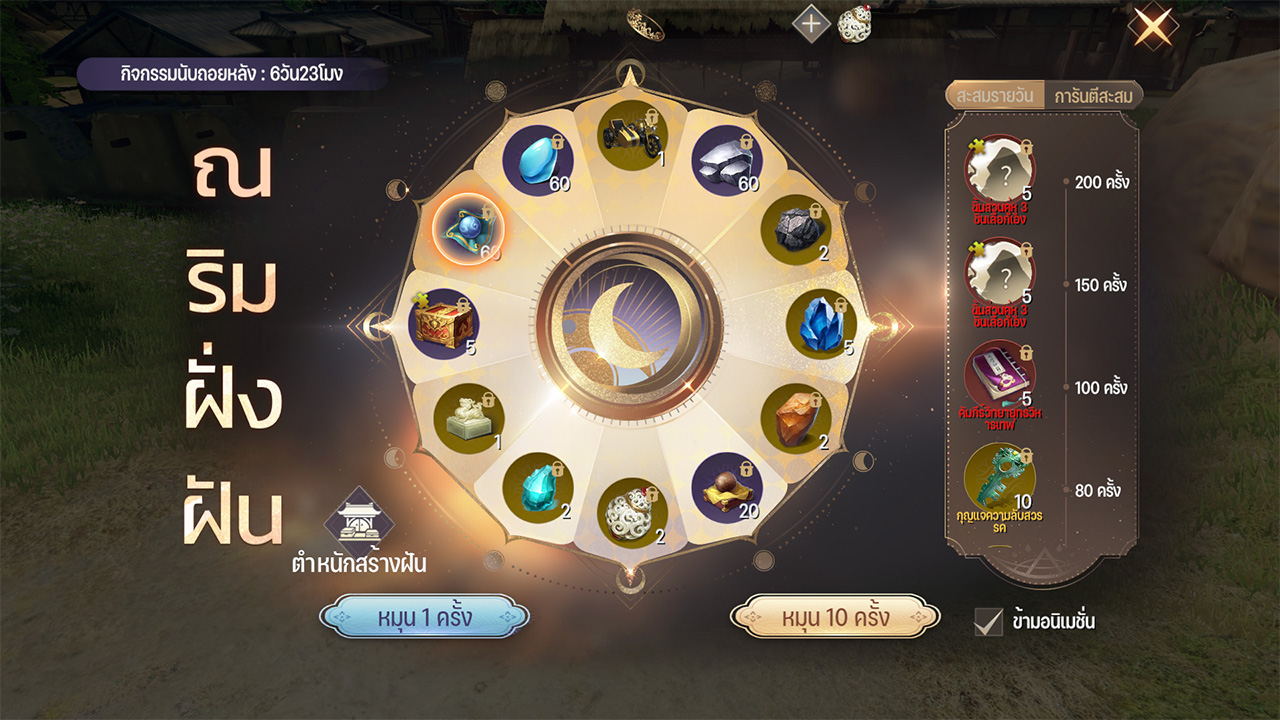This screenshot has width=1280, height=720.
Task: Spin ten times with หมุน 10 ครั้ง
Action: point(835,617)
